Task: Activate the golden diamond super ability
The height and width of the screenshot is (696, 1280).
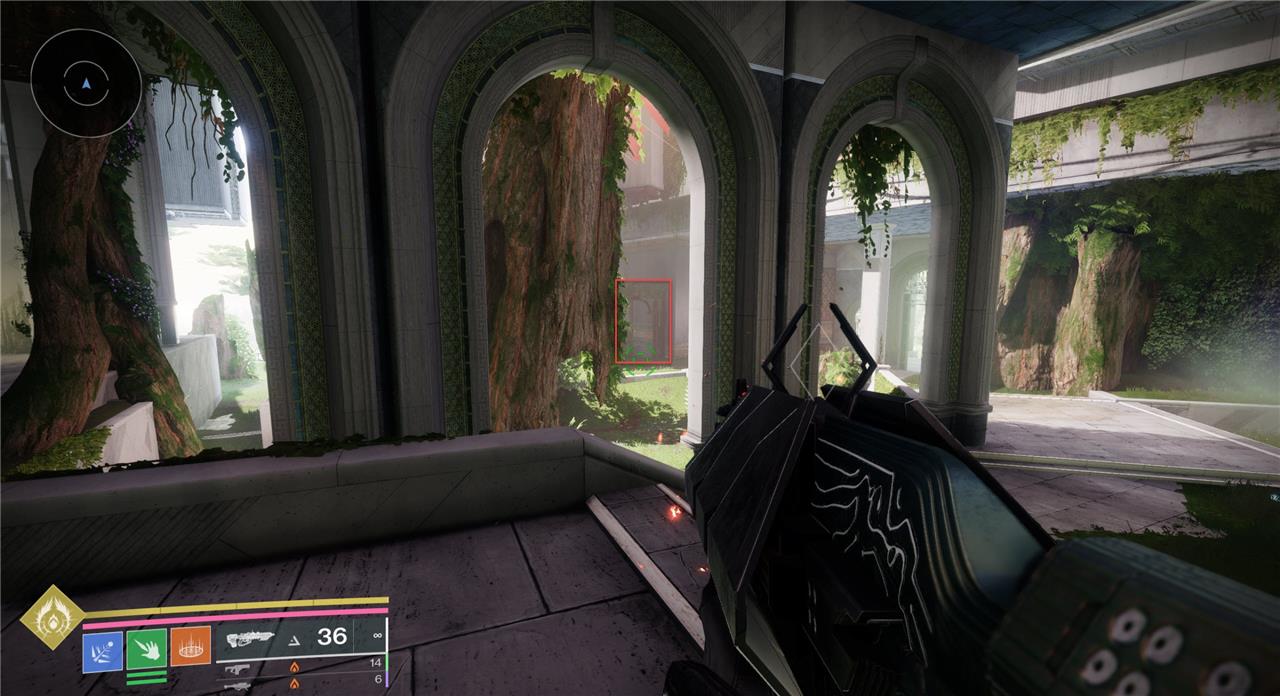Action: (x=52, y=618)
